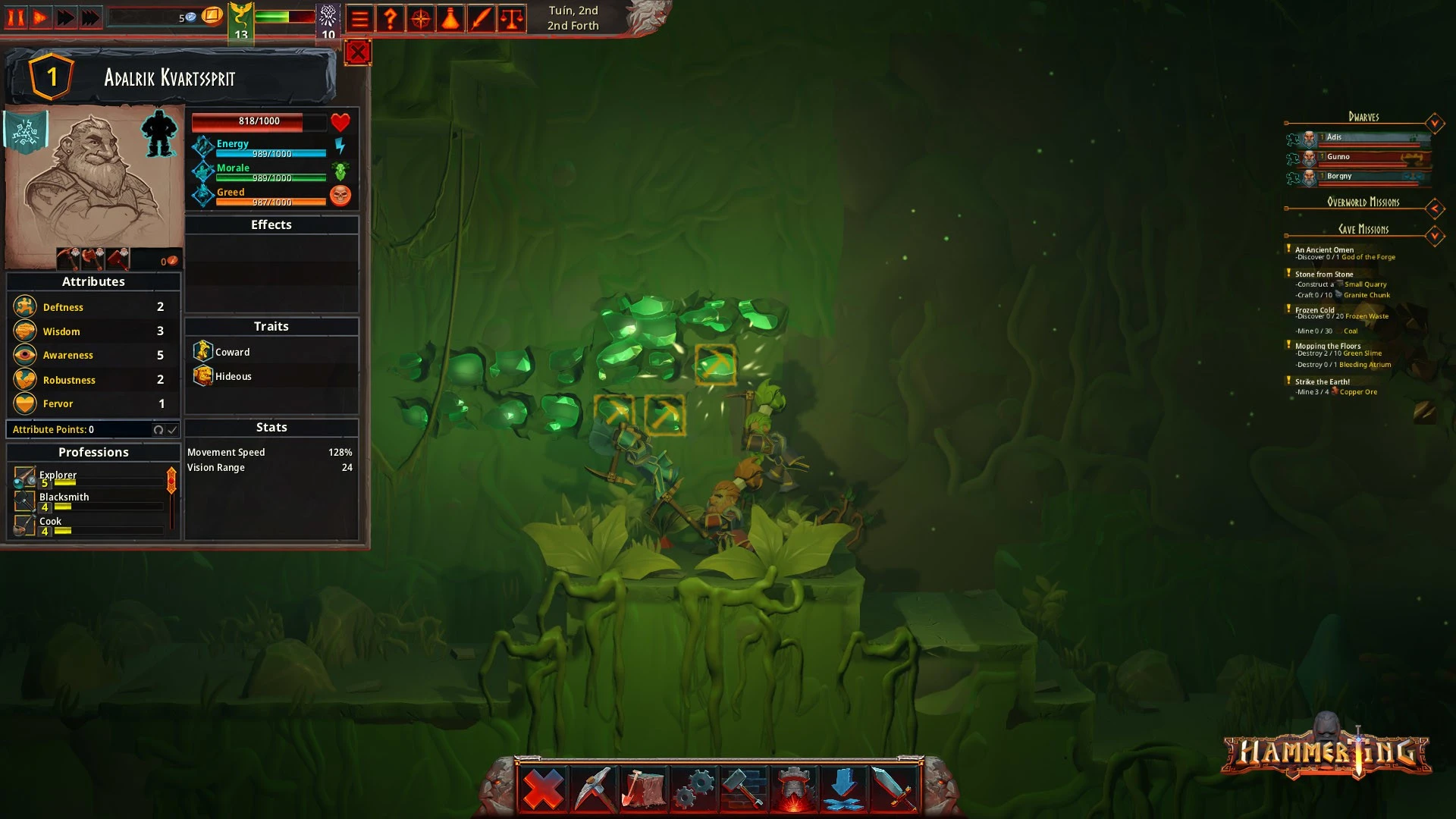Select the red X cancel tool
This screenshot has width=1456, height=819.
click(544, 789)
